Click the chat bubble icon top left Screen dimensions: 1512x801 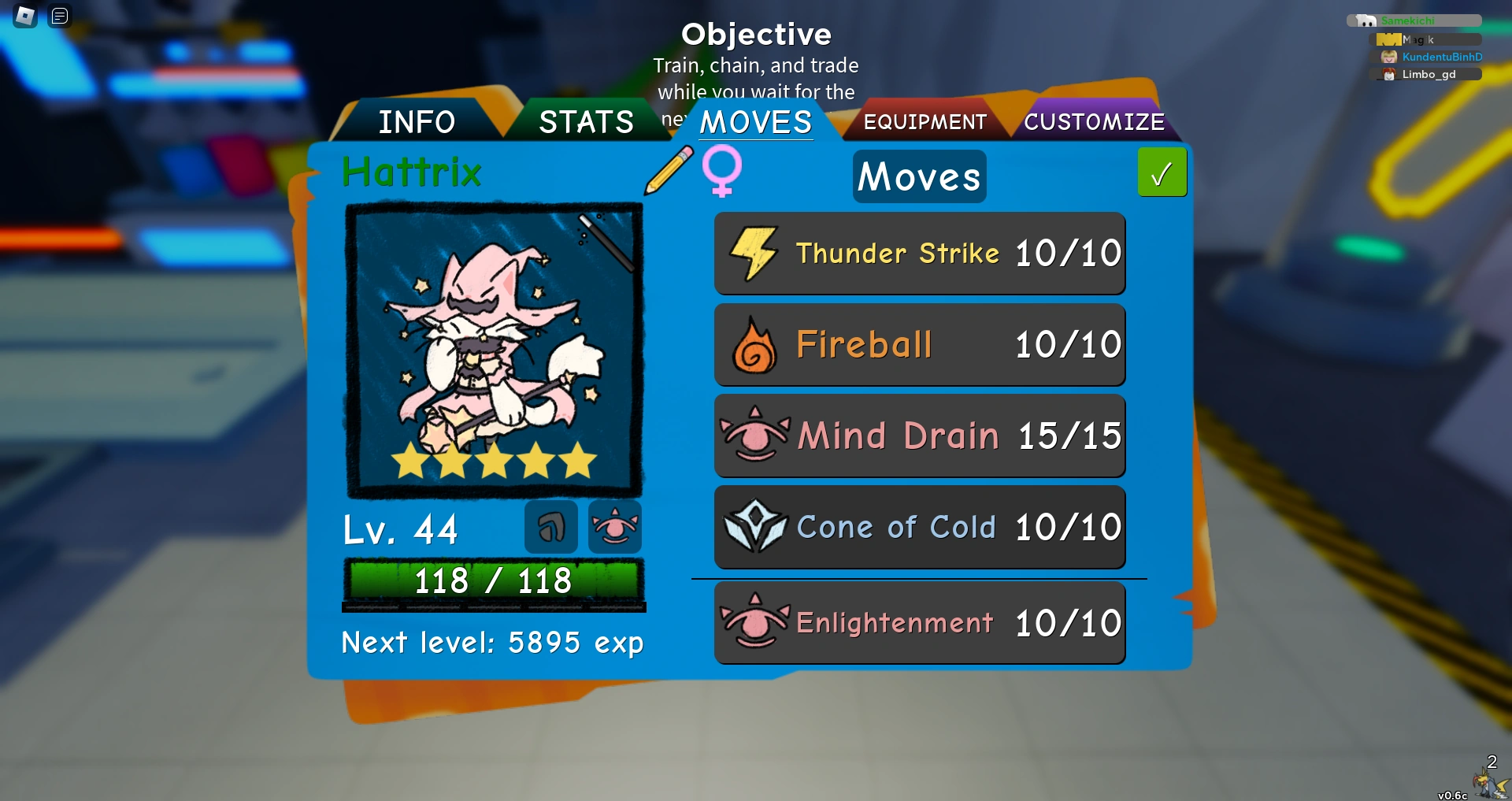(x=59, y=16)
